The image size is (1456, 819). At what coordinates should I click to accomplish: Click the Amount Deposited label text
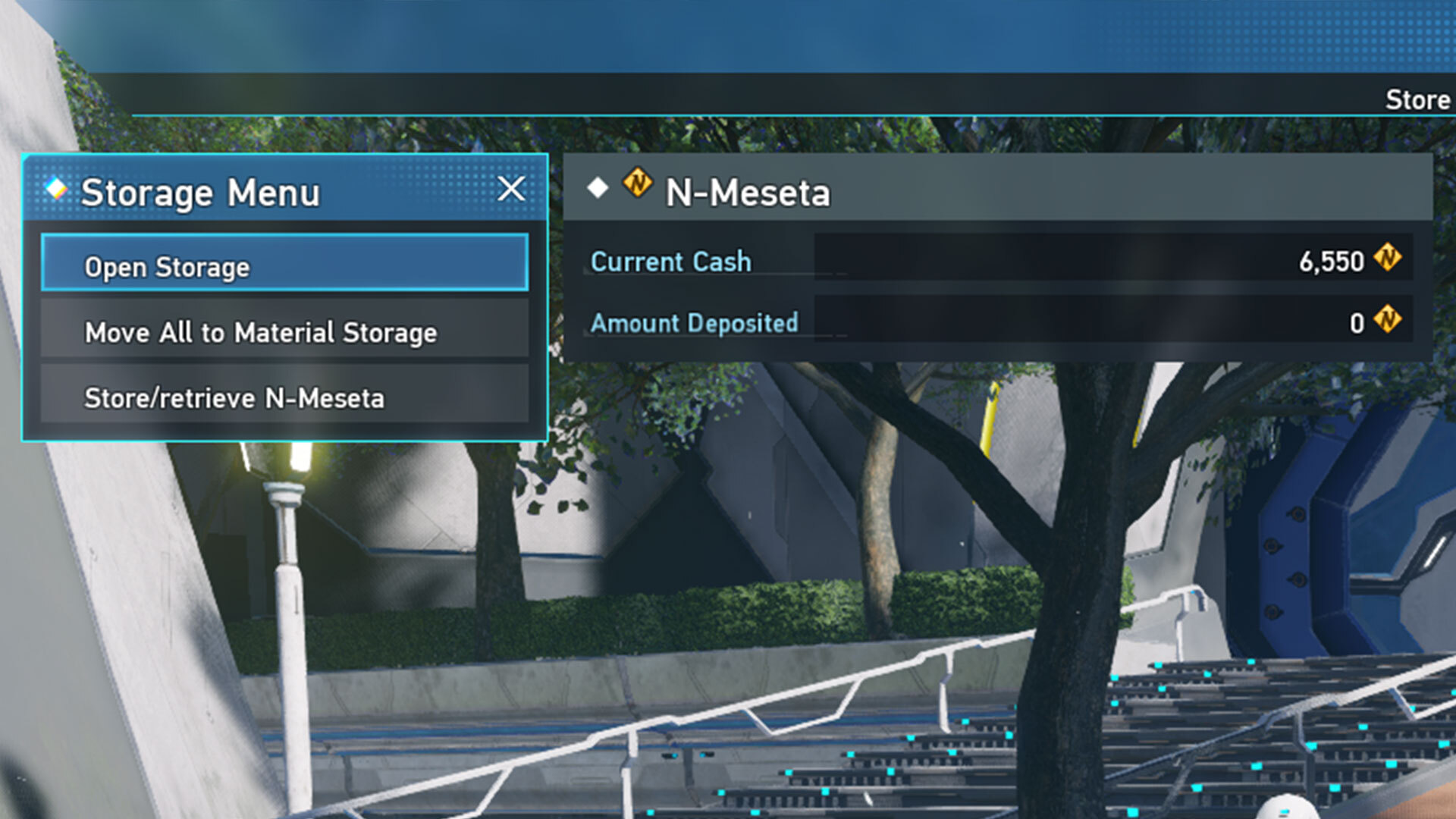click(695, 323)
